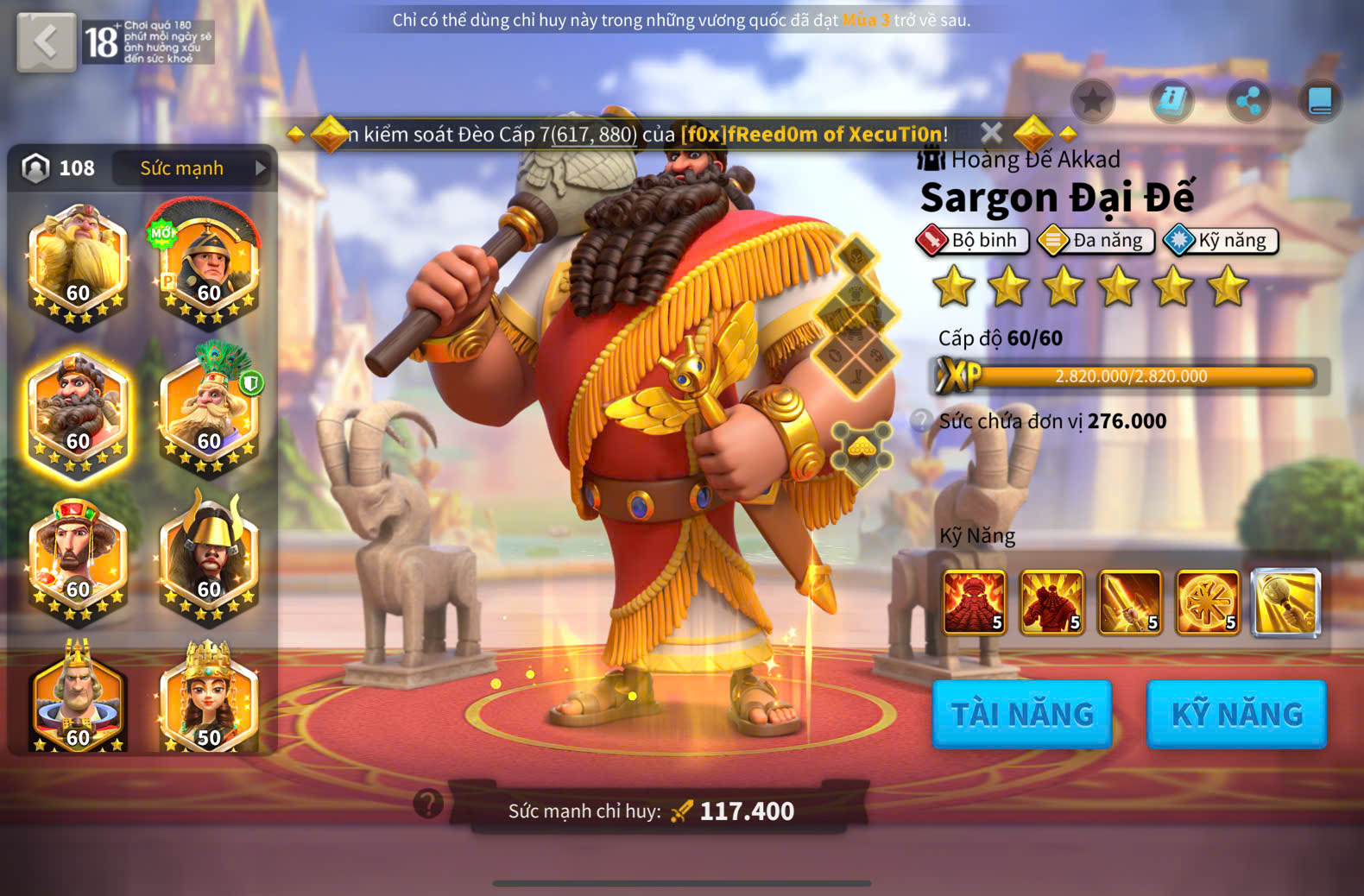Screen dimensions: 1364x896
Task: Open the KỸ NĂNG skills screen
Action: point(1236,714)
